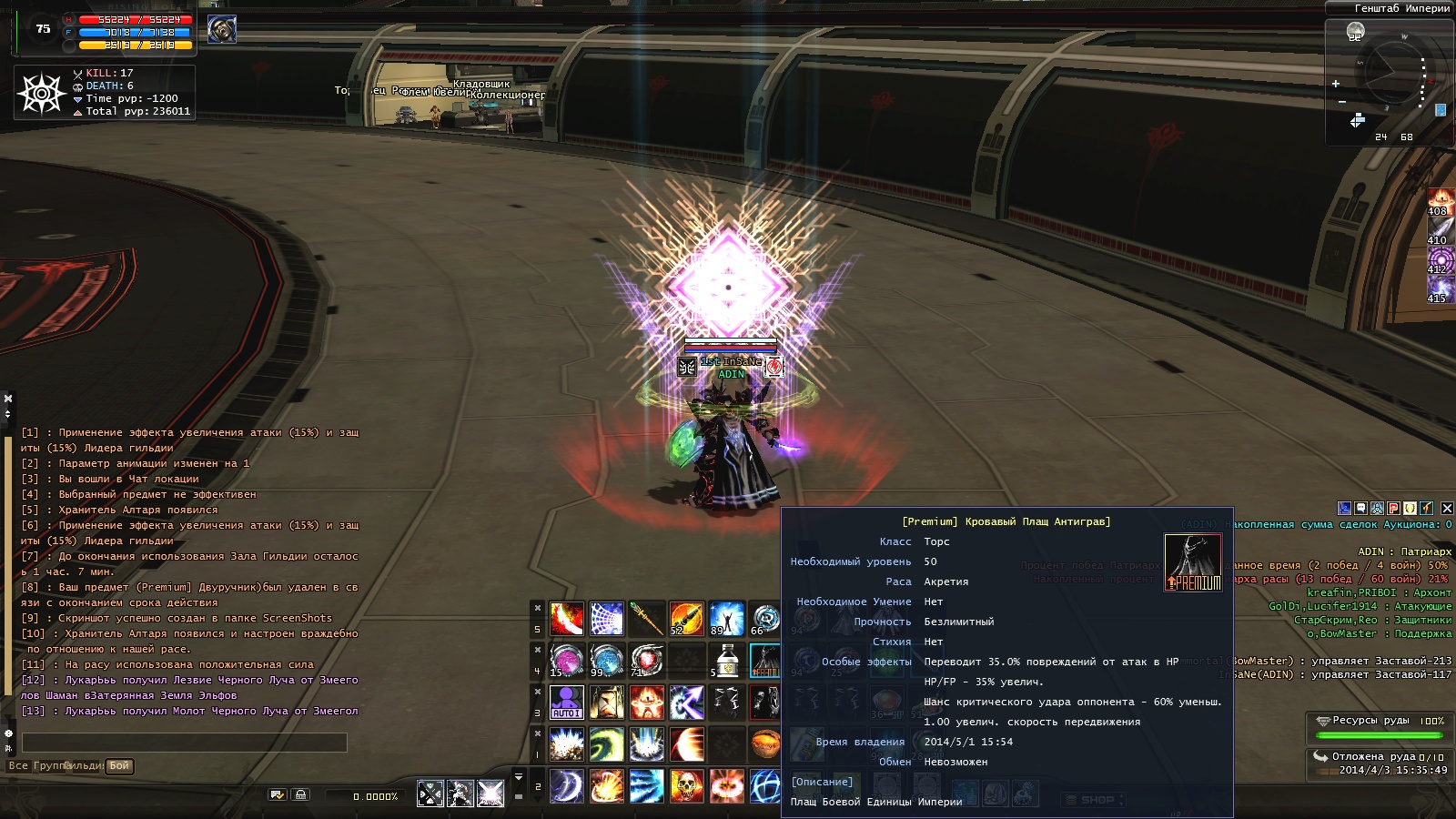This screenshot has width=1456, height=819.
Task: Toggle the padlock lock button
Action: tap(301, 795)
